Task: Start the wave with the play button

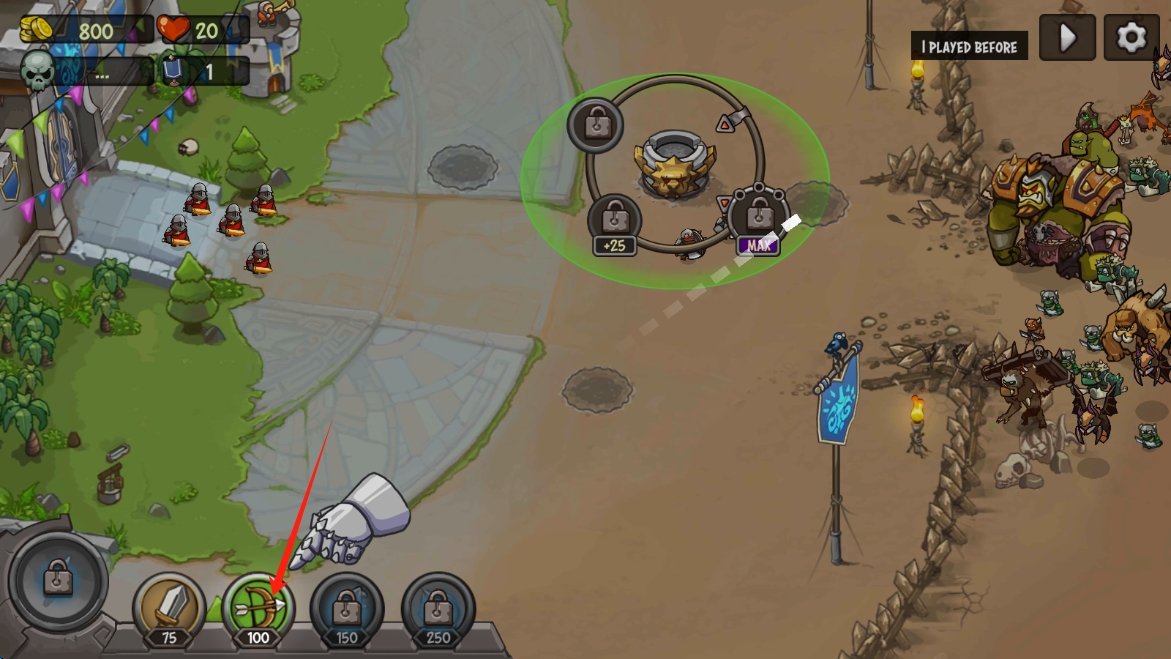Action: click(1067, 38)
